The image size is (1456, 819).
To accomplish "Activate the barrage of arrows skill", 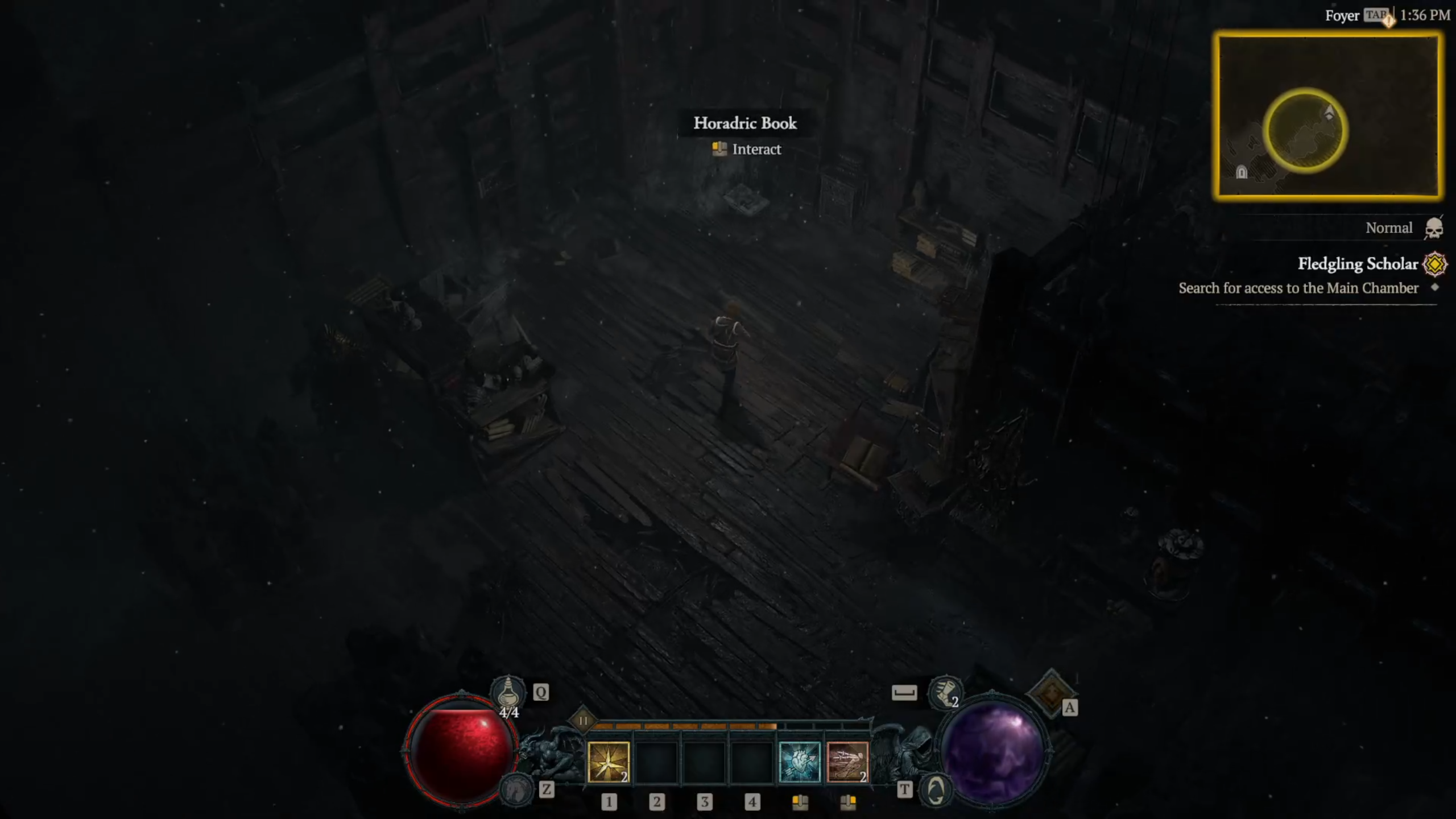I will click(847, 762).
